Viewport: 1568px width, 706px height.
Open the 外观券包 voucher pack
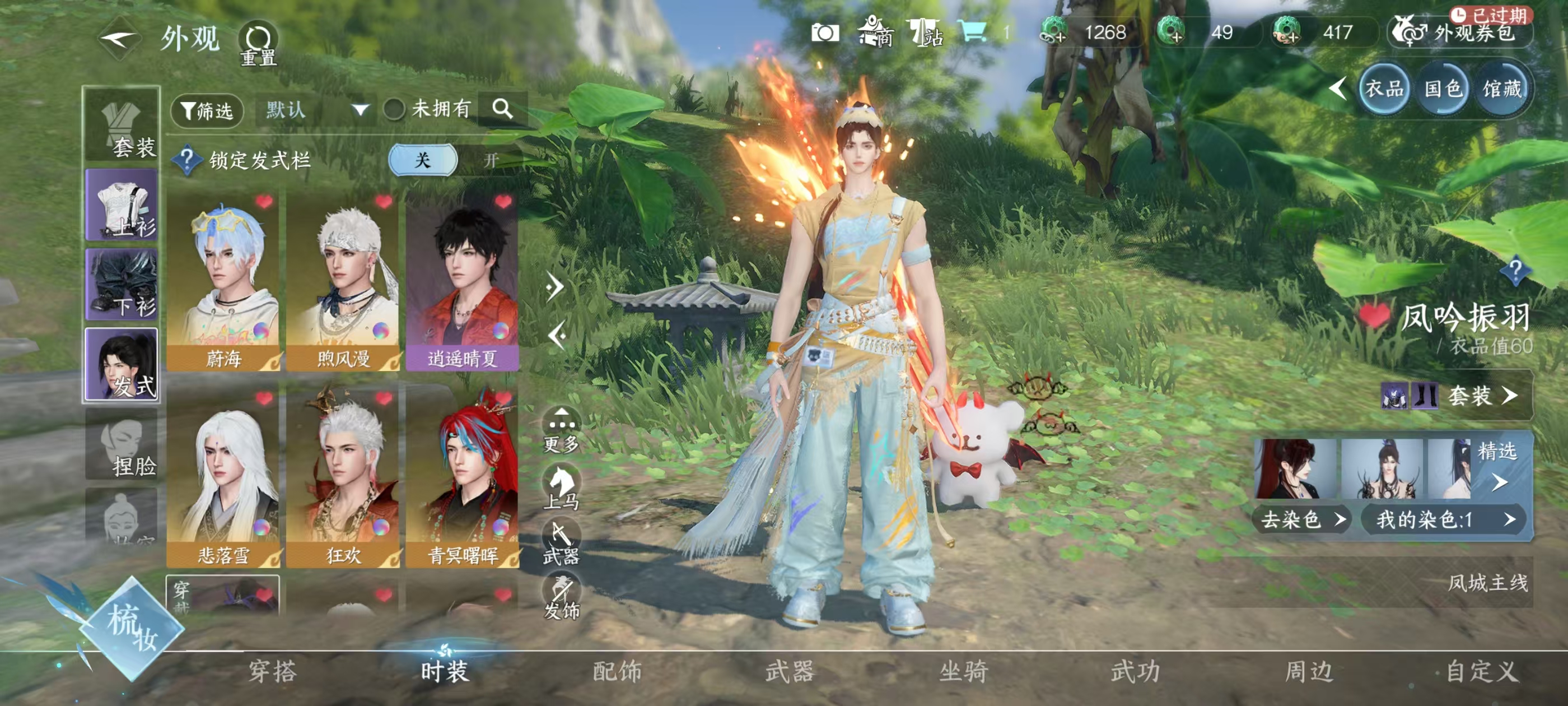[x=1462, y=33]
